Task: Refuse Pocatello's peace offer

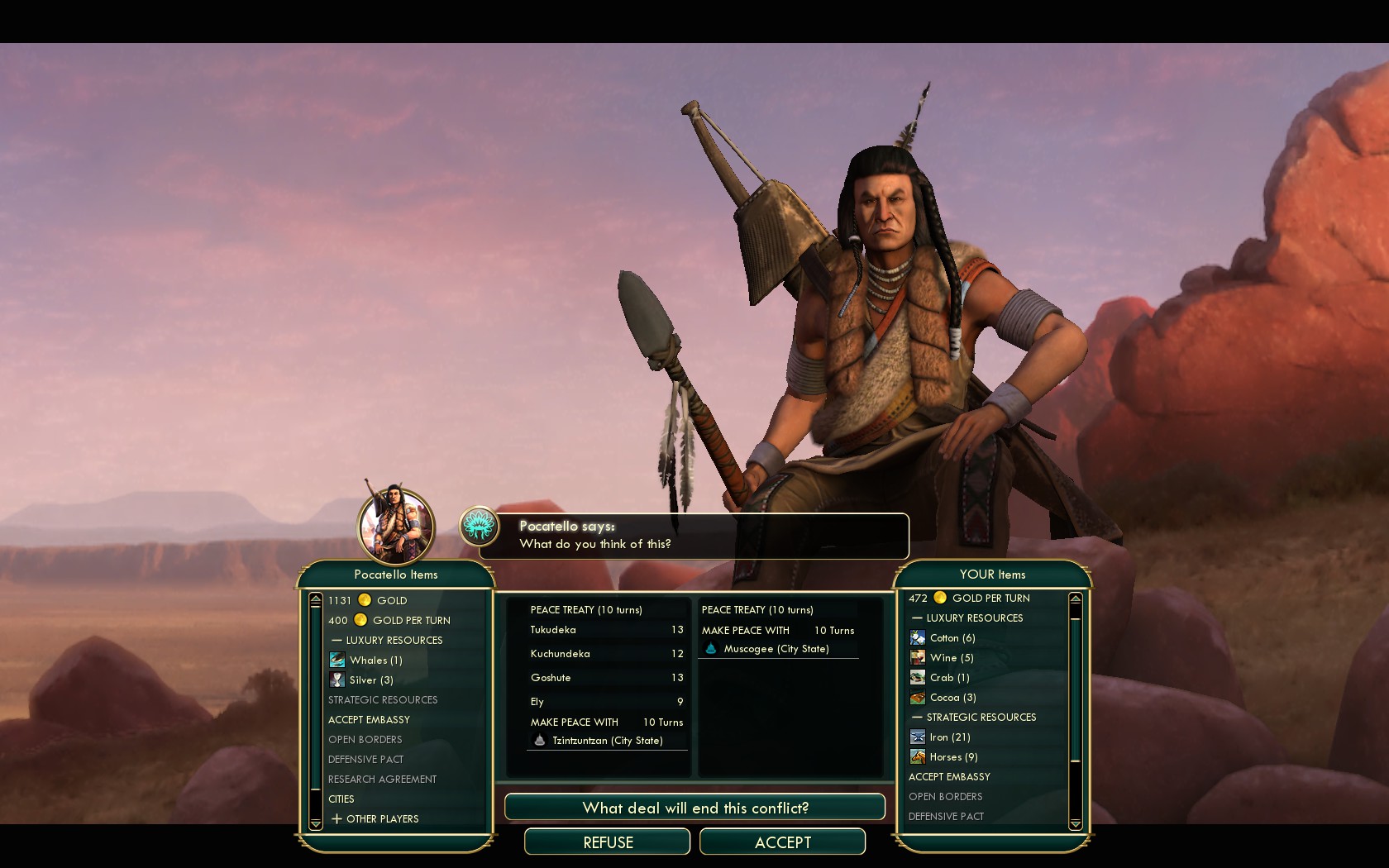Action: click(608, 842)
